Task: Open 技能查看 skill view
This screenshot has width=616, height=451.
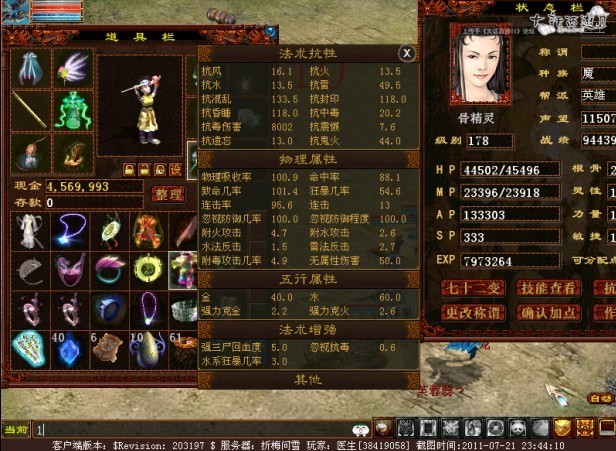Action: pos(550,289)
